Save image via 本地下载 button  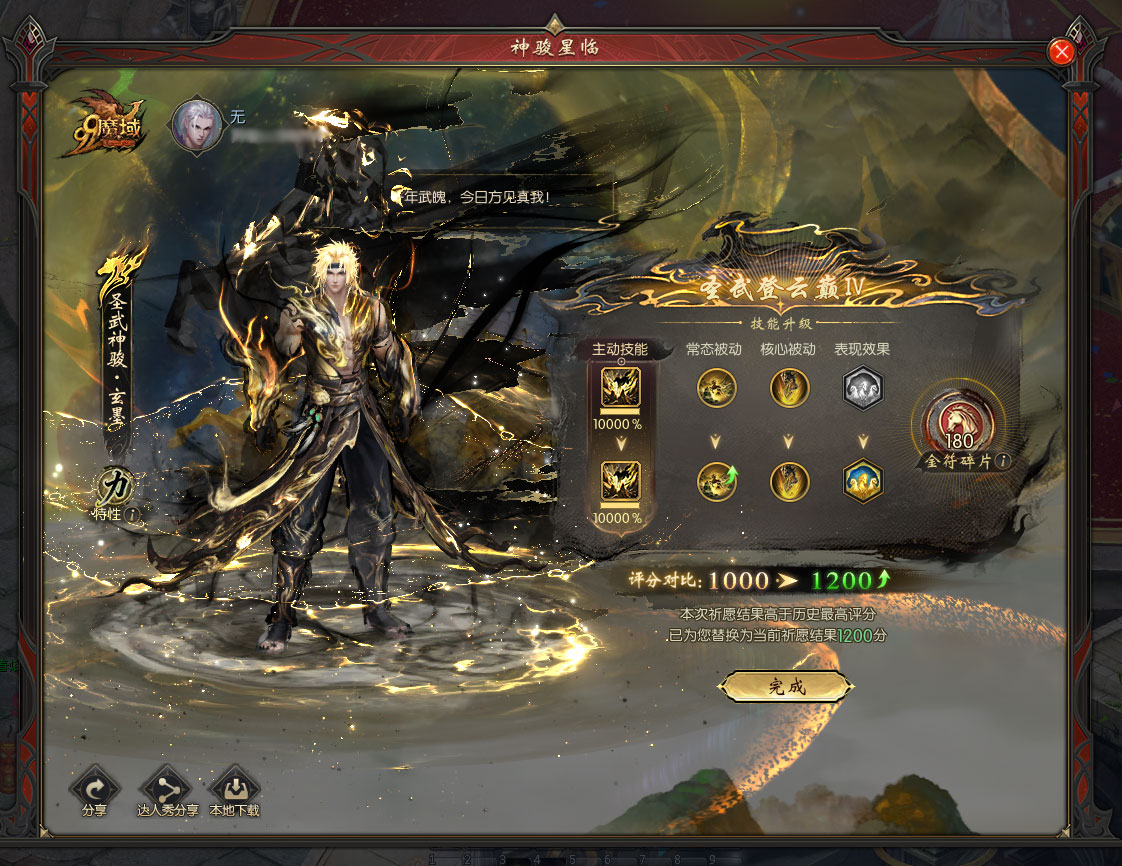coord(234,786)
